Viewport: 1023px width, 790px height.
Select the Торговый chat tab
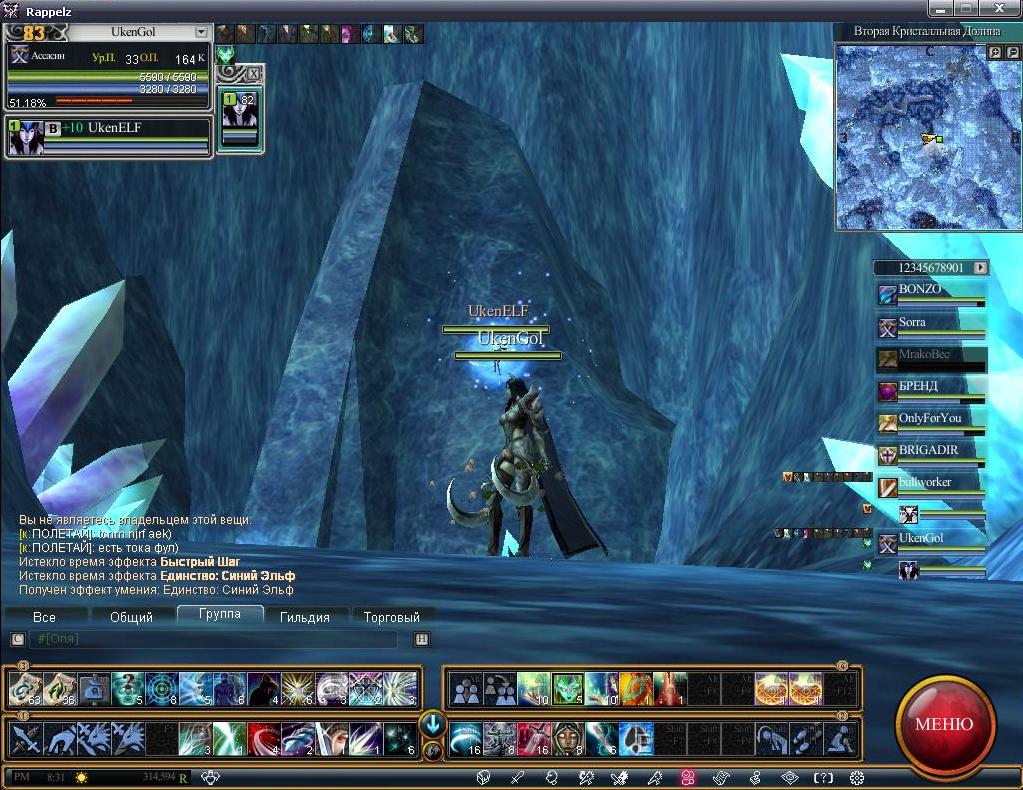pyautogui.click(x=391, y=617)
